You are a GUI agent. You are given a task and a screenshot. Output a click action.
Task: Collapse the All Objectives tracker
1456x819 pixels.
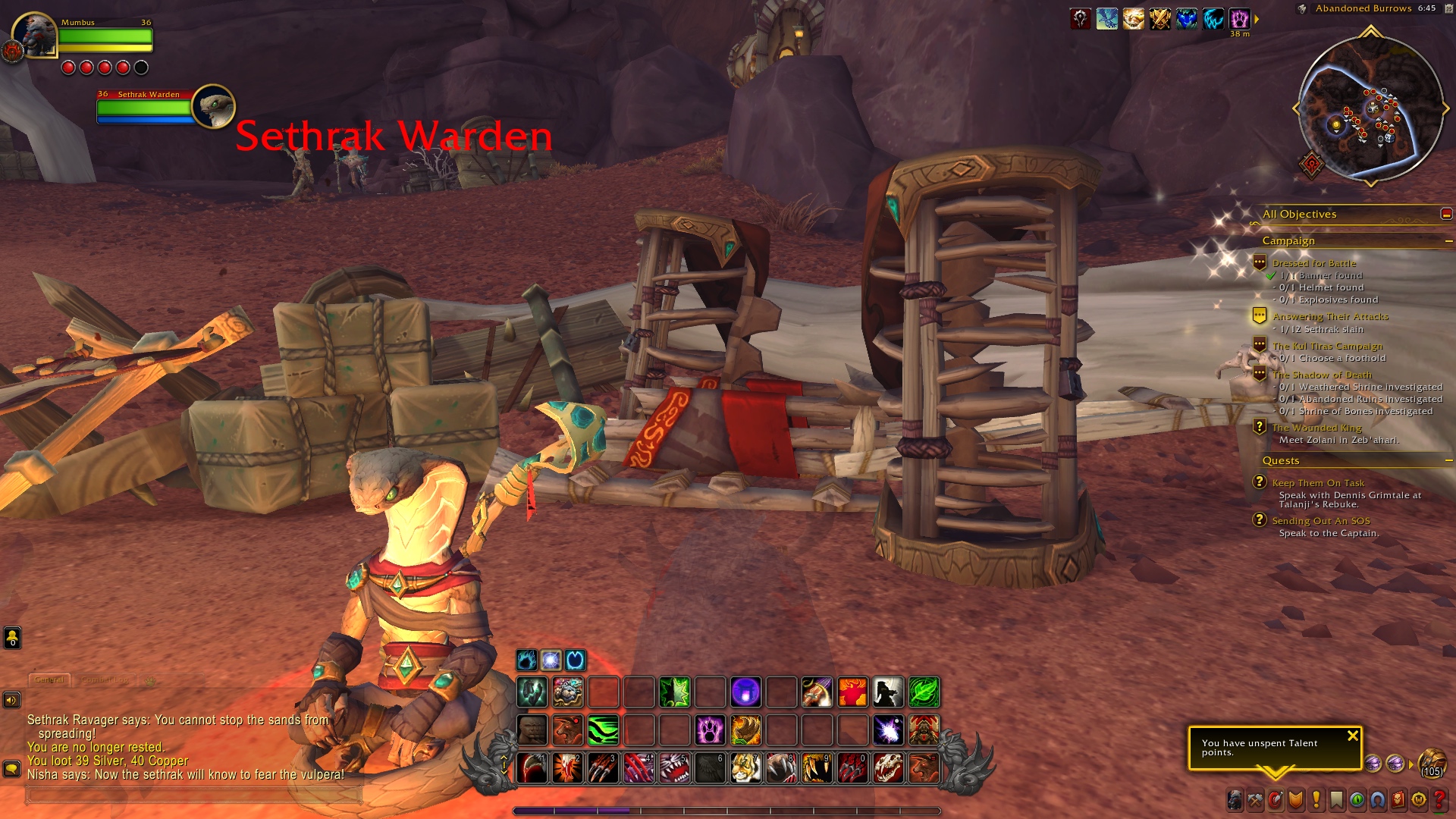click(1446, 215)
